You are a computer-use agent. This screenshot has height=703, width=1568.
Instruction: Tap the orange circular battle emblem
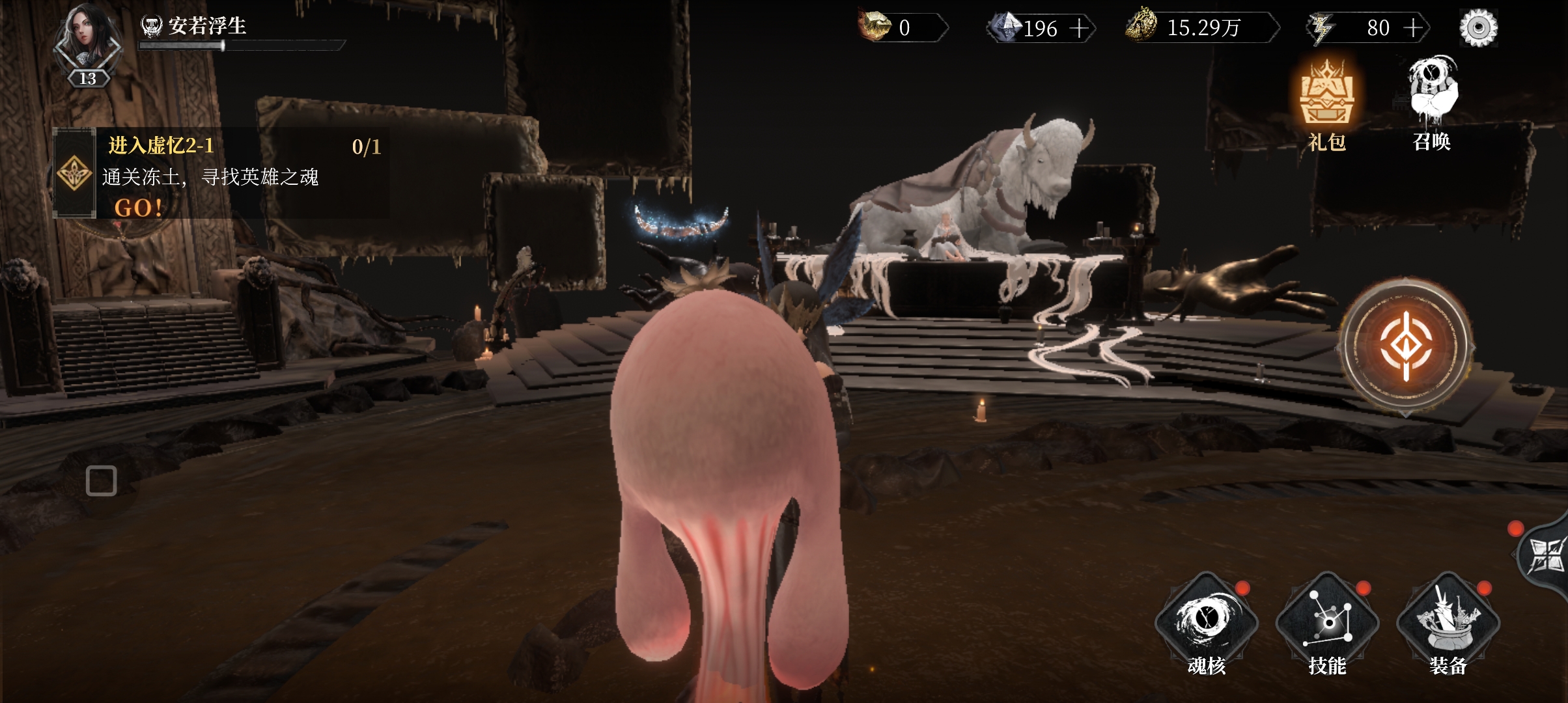(1406, 345)
